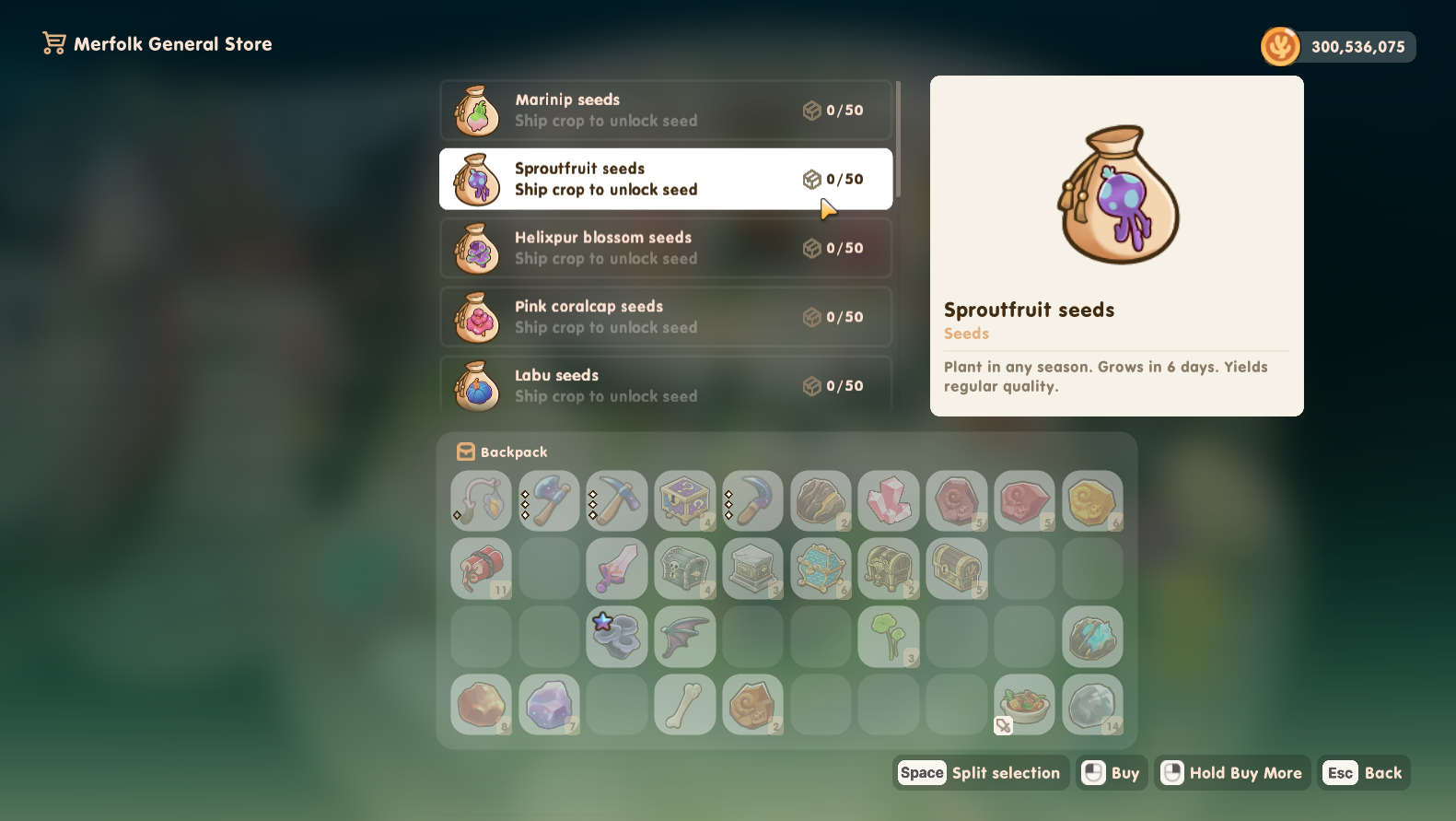
Task: Choose the cooked food dish slot
Action: (1024, 705)
